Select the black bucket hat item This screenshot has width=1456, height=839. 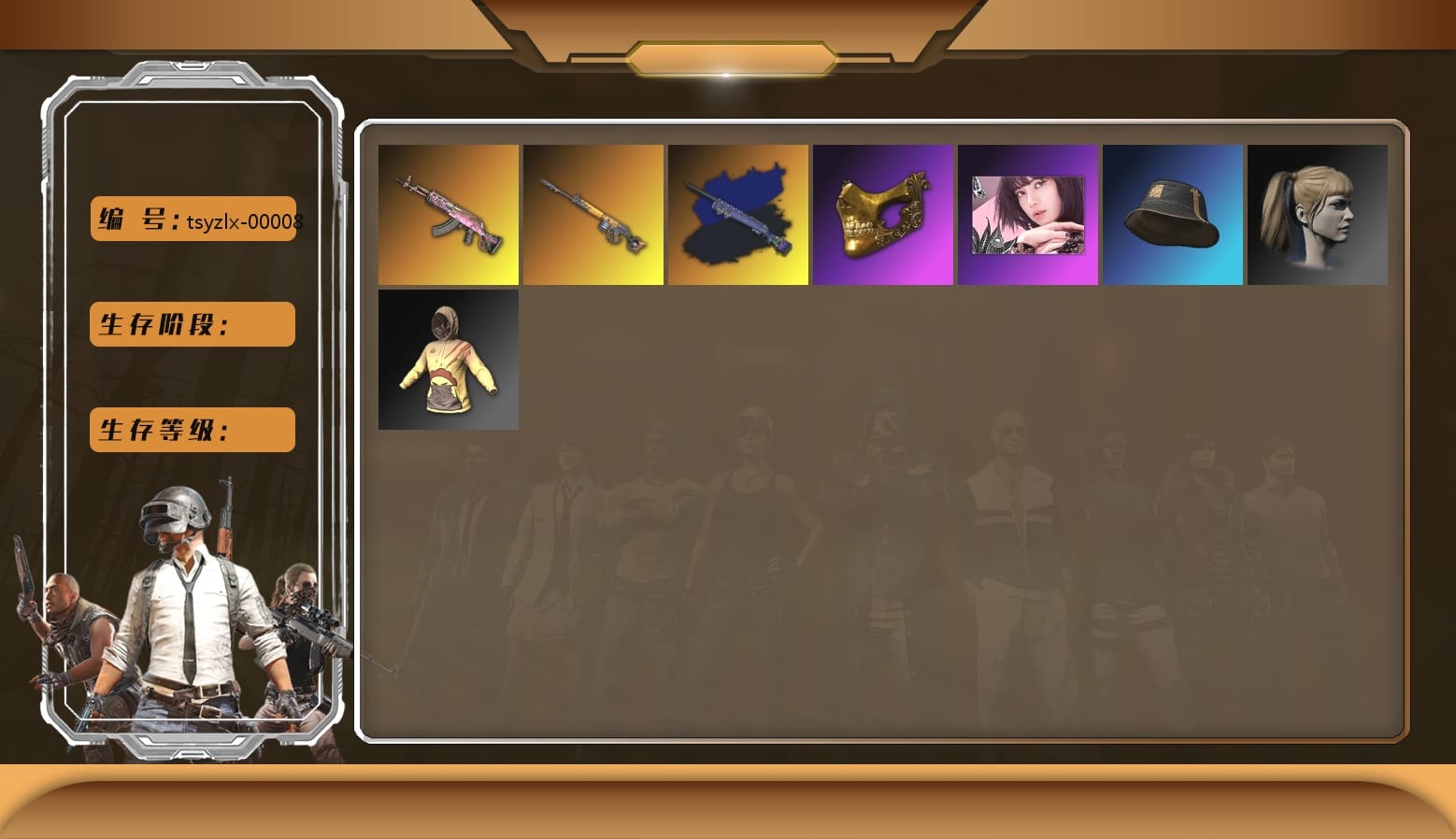point(1173,214)
